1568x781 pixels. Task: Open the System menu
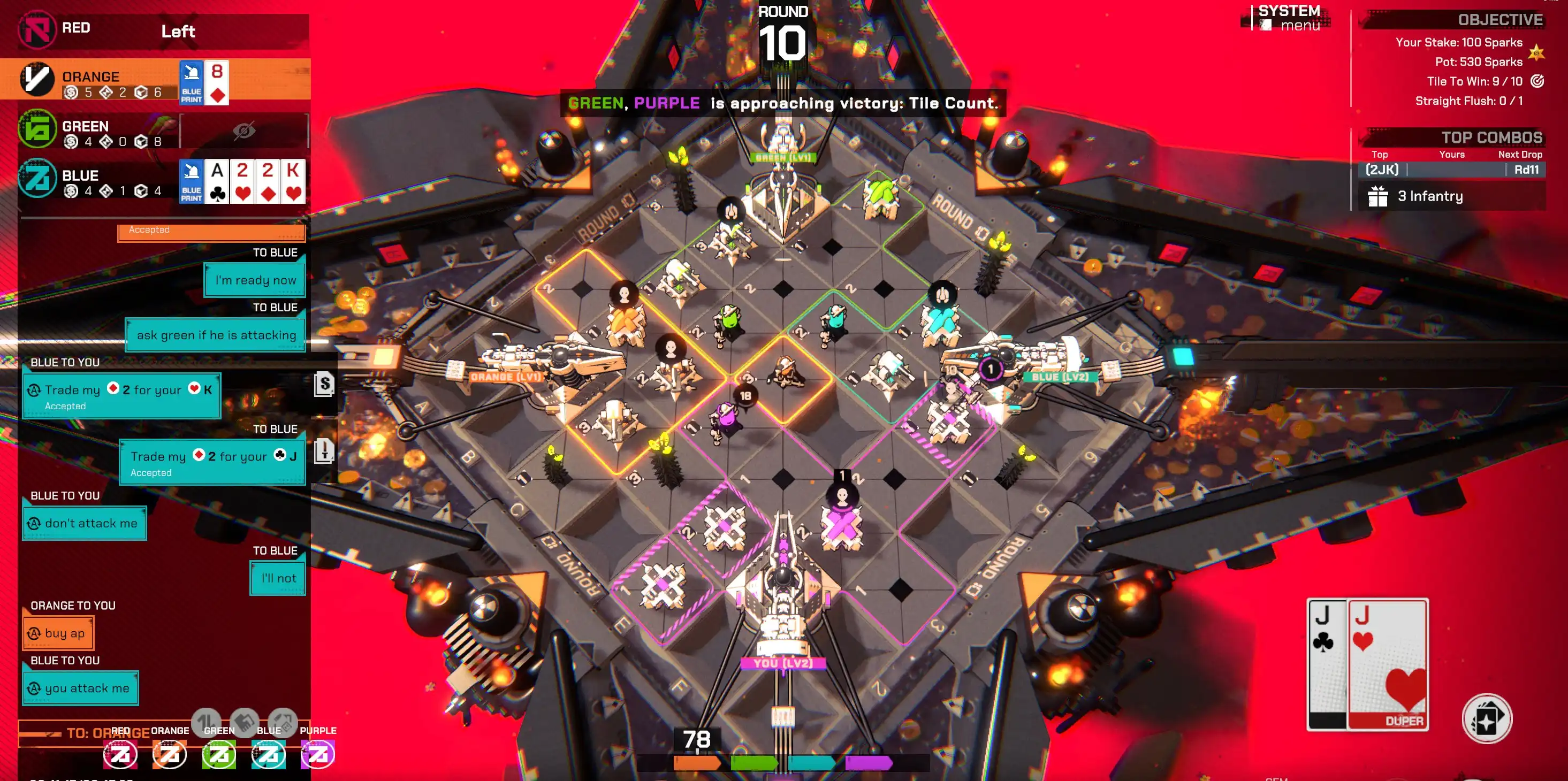pos(1290,18)
